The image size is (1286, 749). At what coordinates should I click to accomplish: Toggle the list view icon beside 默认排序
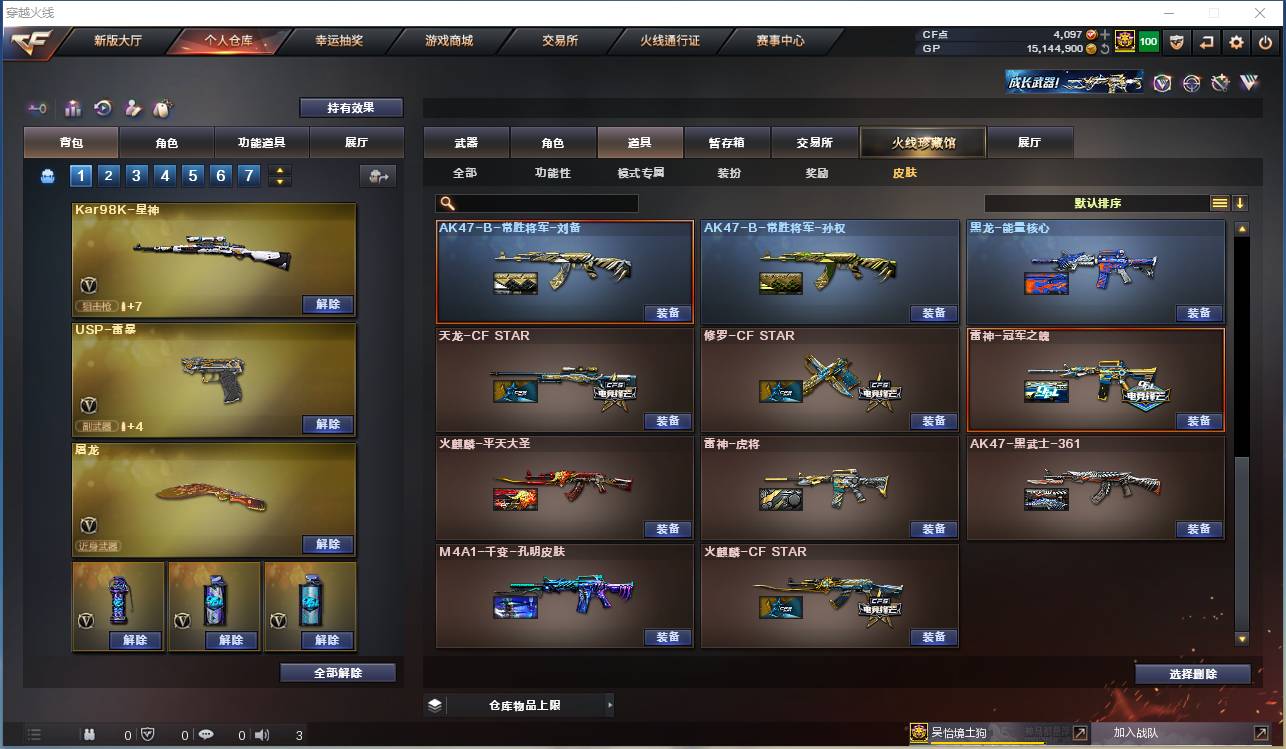click(x=1219, y=201)
